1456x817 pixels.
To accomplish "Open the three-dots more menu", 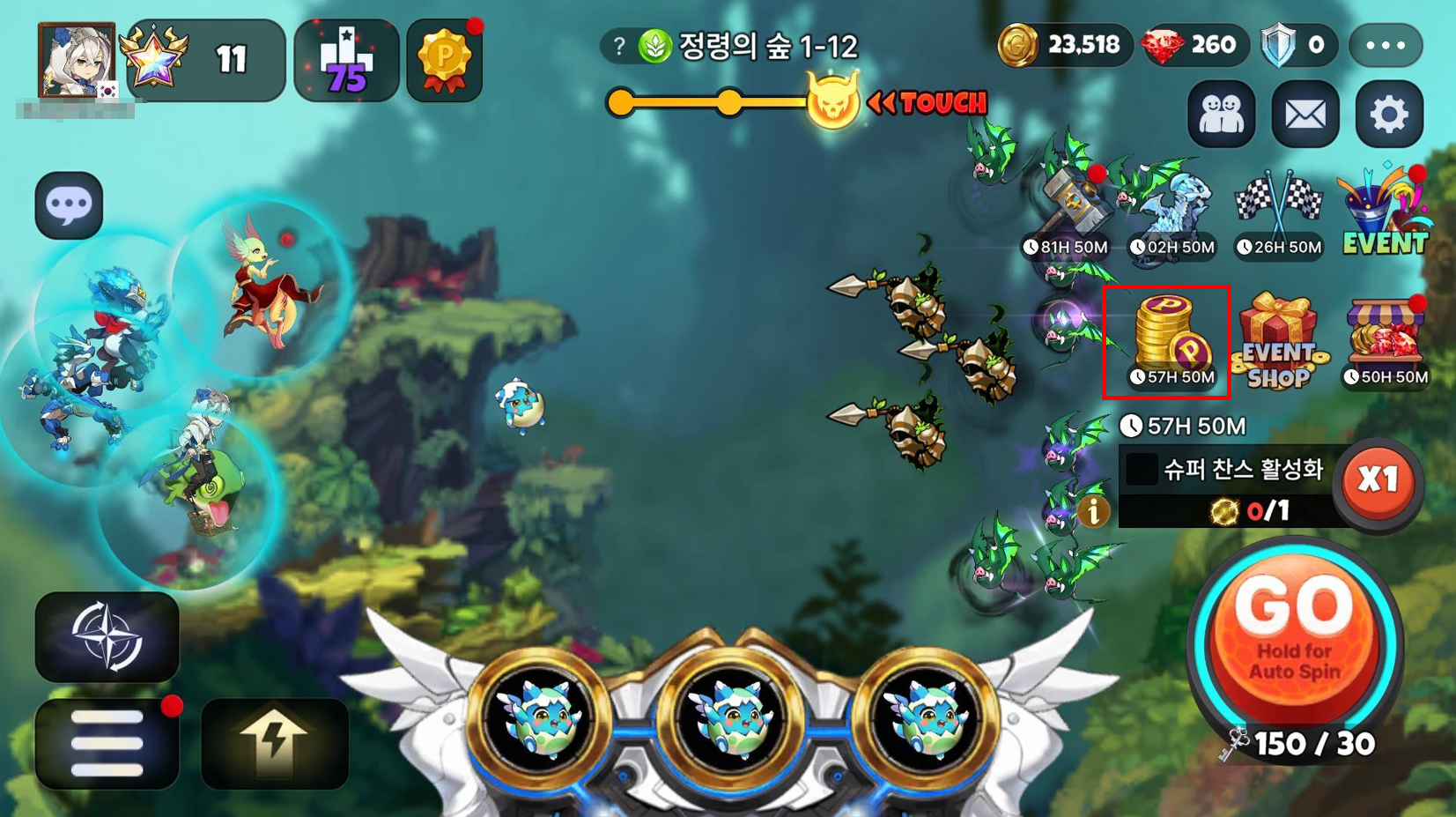I will click(x=1386, y=46).
